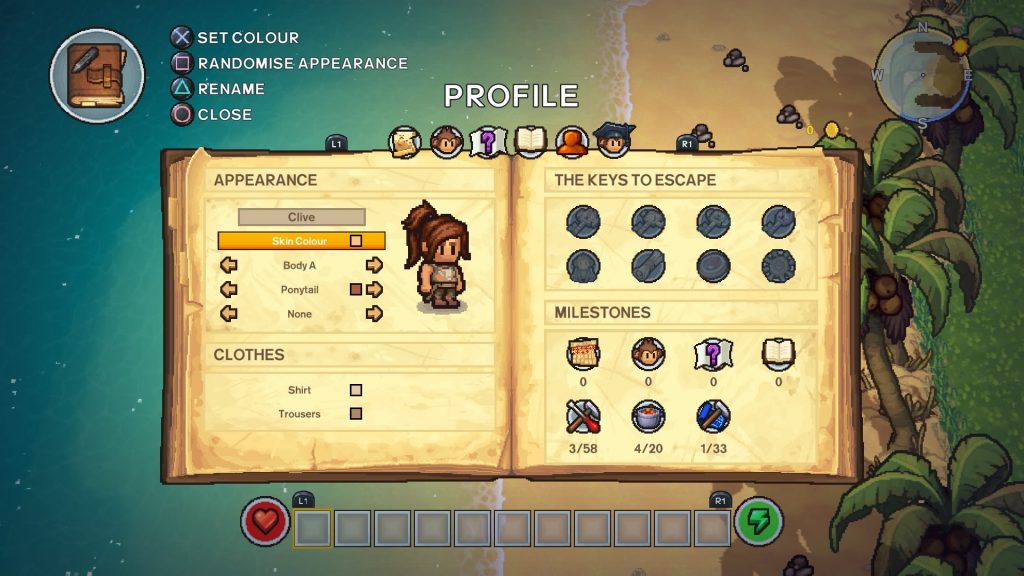Click the compass minimap
The image size is (1024, 576).
click(922, 75)
